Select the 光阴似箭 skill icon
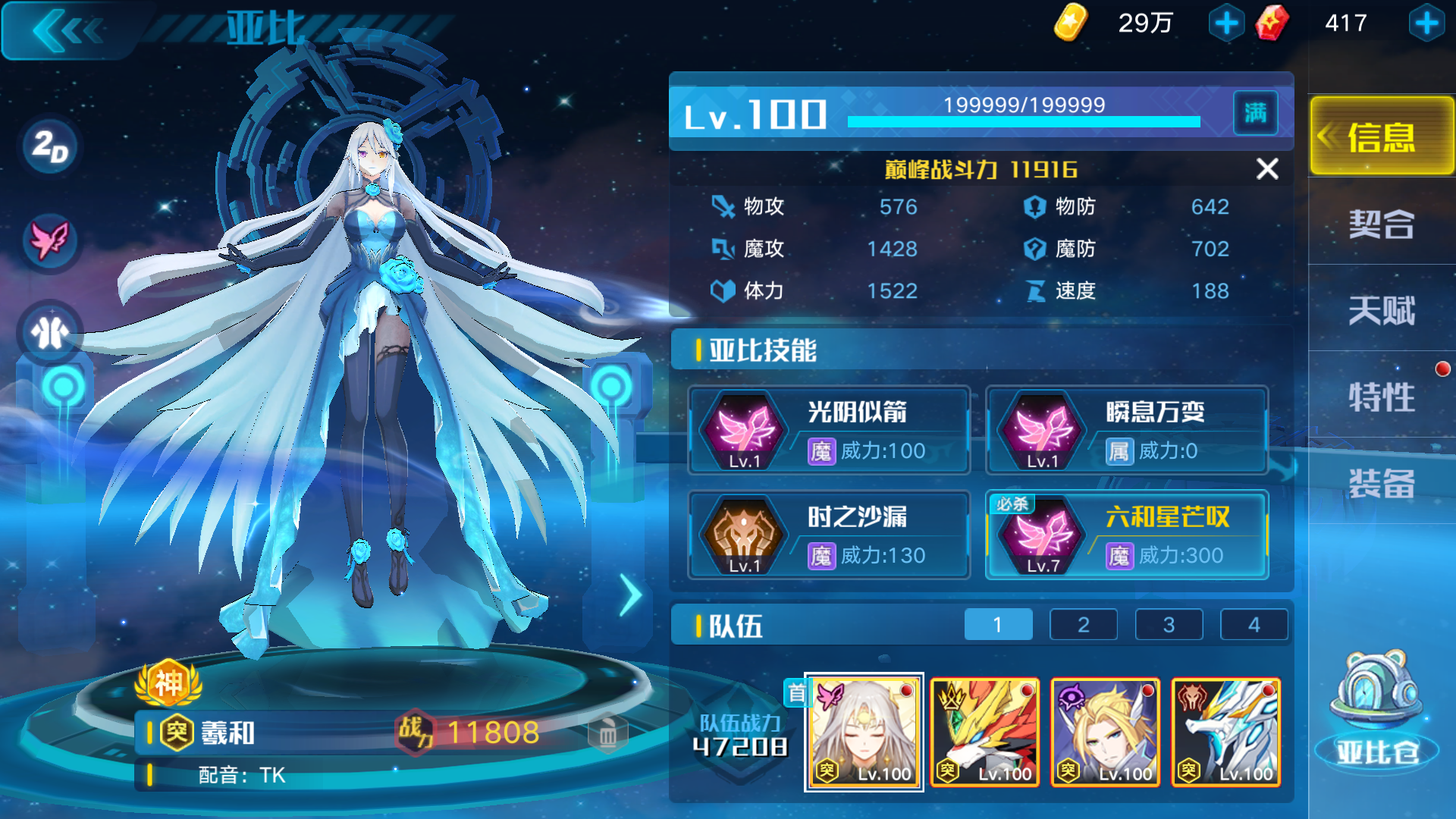Viewport: 1456px width, 819px height. pos(745,432)
